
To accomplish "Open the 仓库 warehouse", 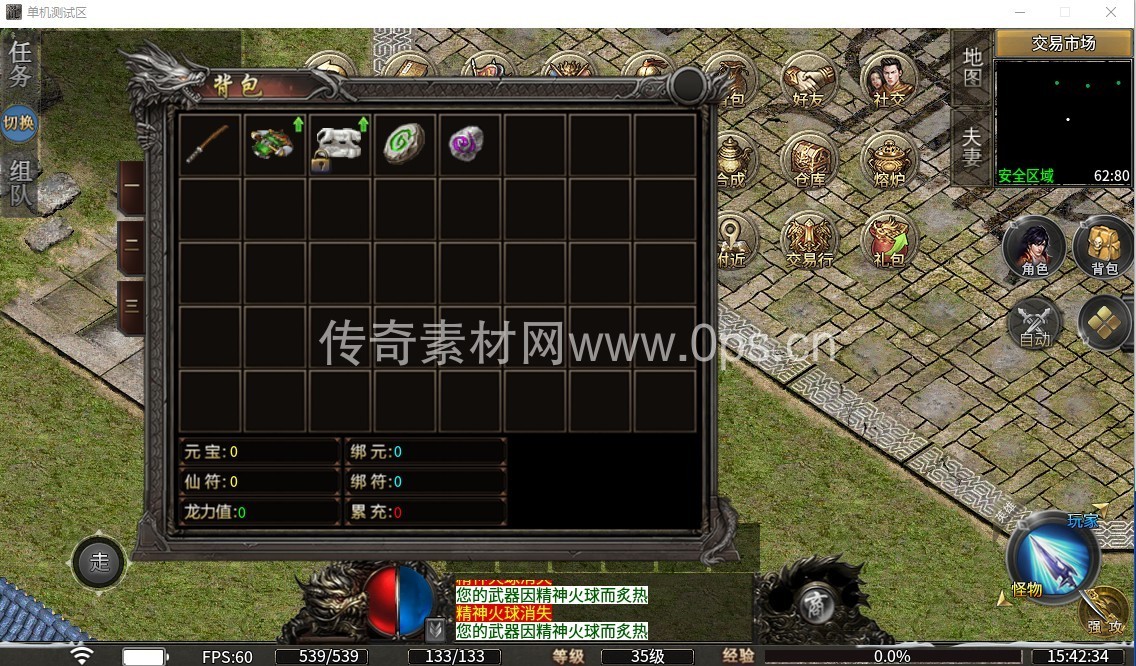I will (808, 160).
